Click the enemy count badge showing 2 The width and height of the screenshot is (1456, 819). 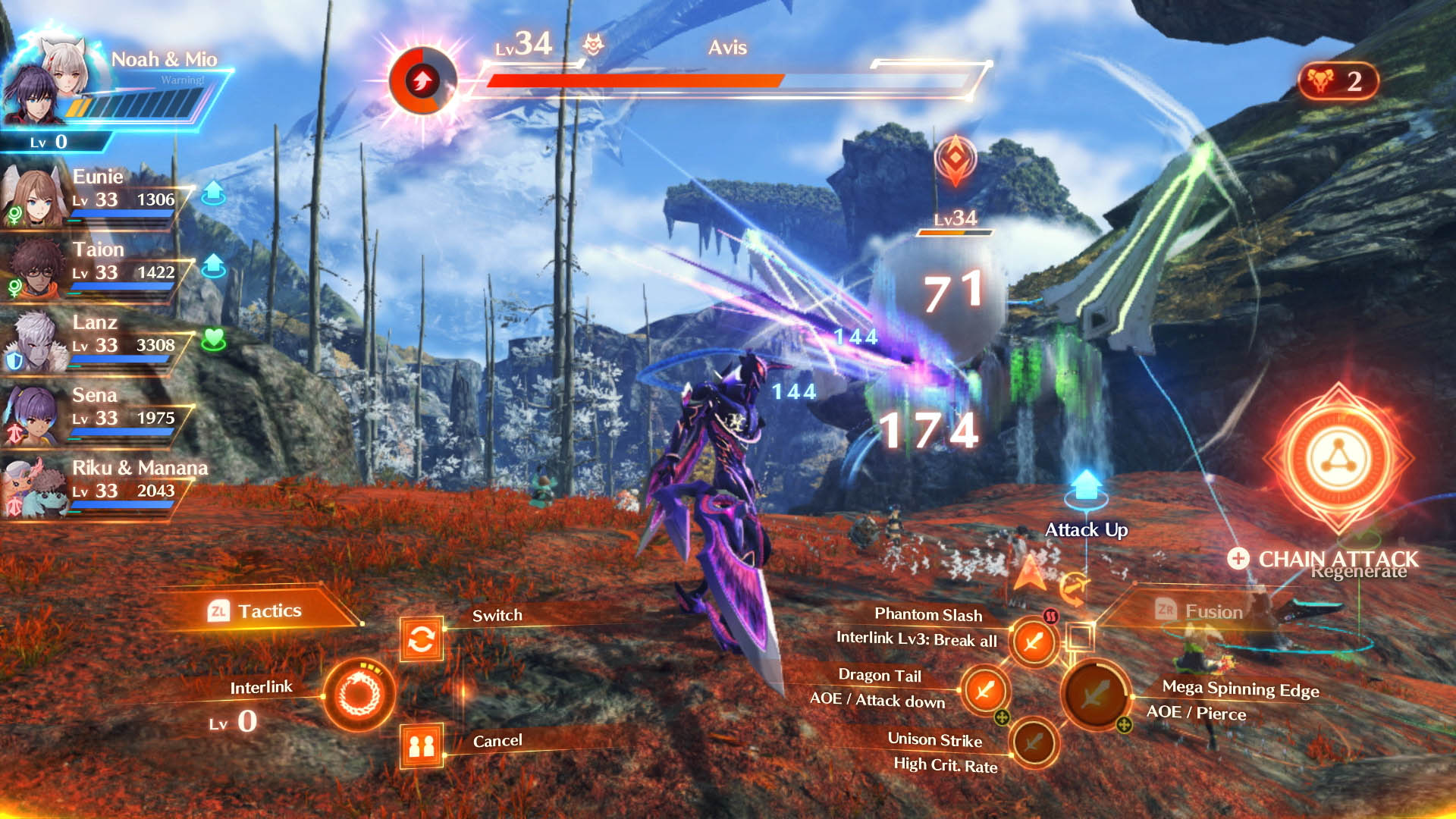pos(1338,80)
